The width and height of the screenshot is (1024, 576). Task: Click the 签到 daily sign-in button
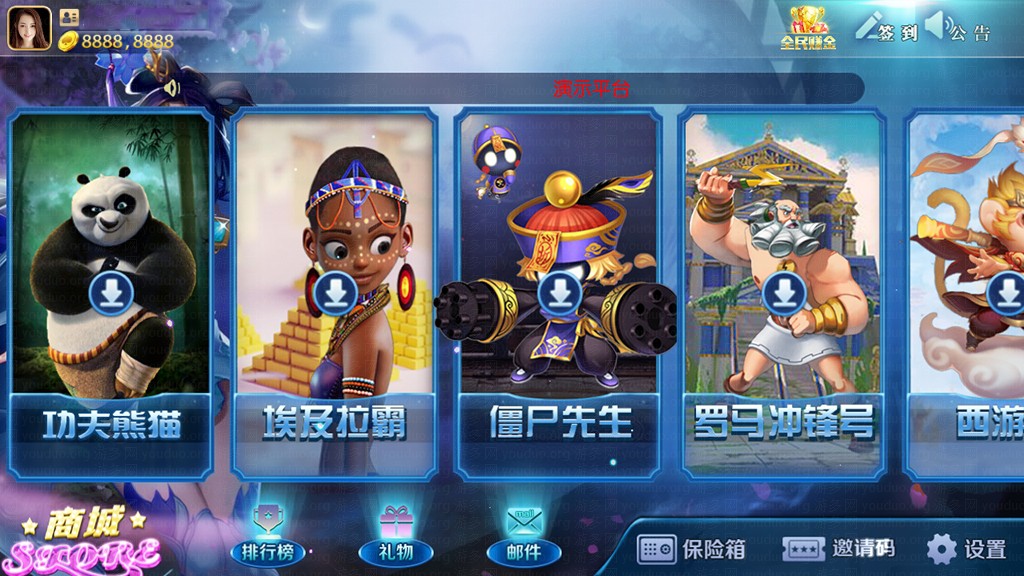(x=887, y=29)
